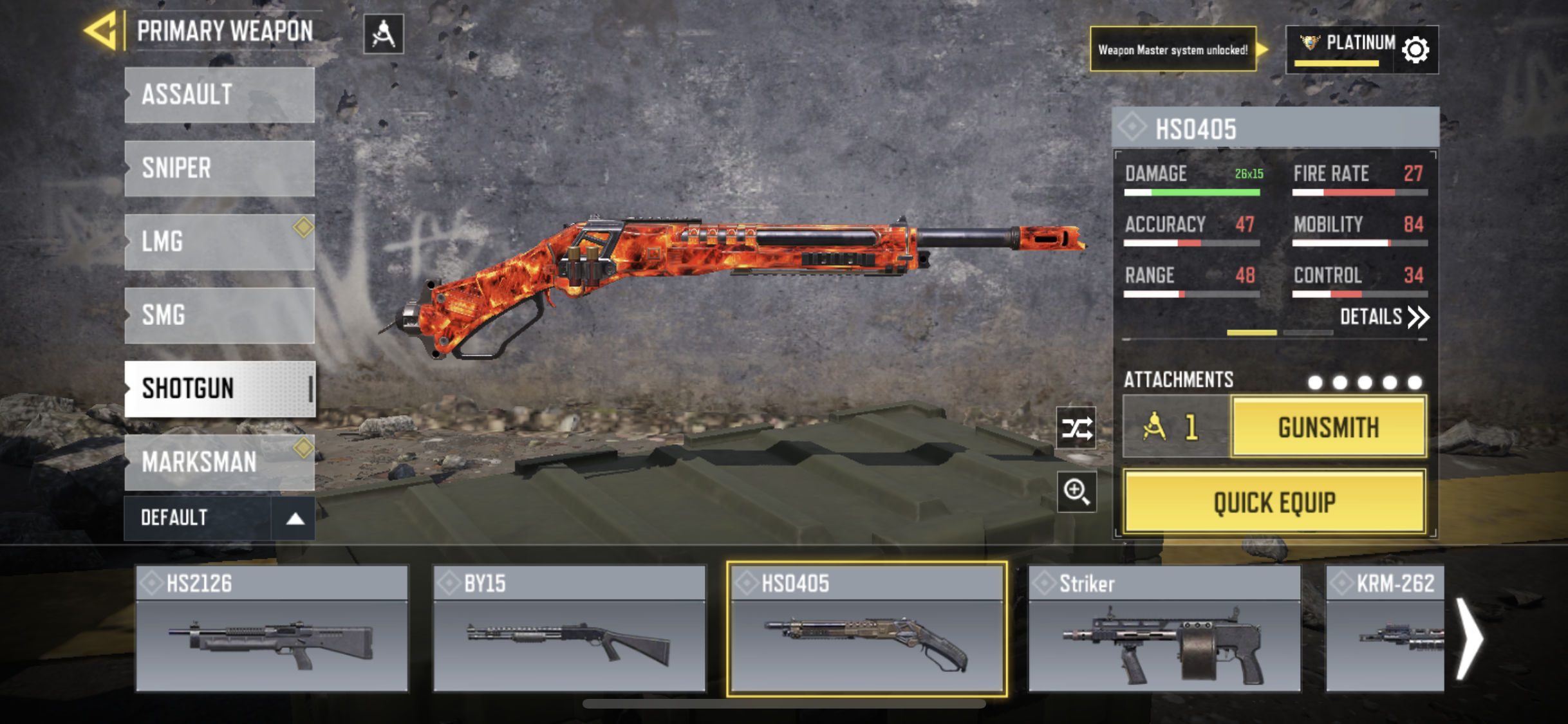Show more weapons with the right arrow
Viewport: 1568px width, 724px height.
click(x=1470, y=638)
